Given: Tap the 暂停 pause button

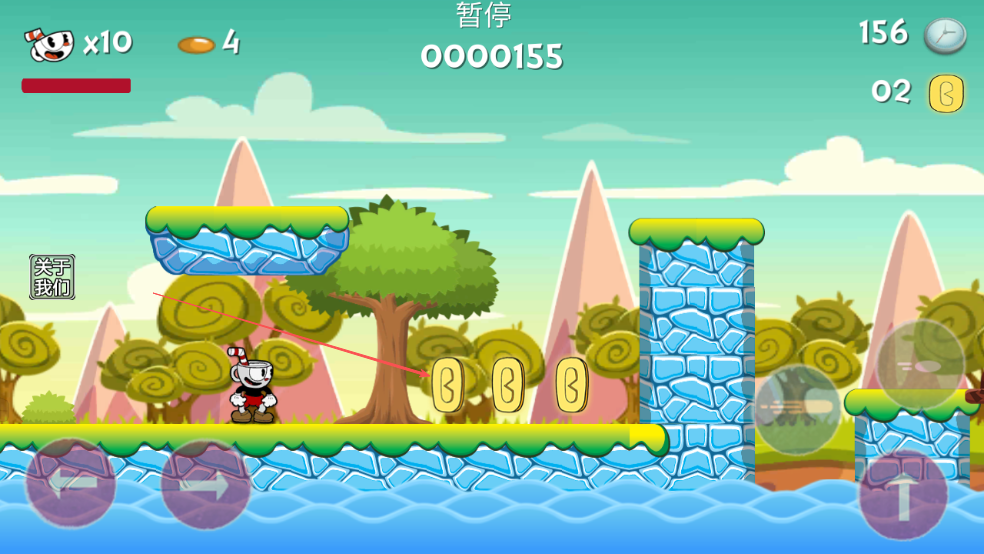Looking at the screenshot, I should tap(484, 15).
